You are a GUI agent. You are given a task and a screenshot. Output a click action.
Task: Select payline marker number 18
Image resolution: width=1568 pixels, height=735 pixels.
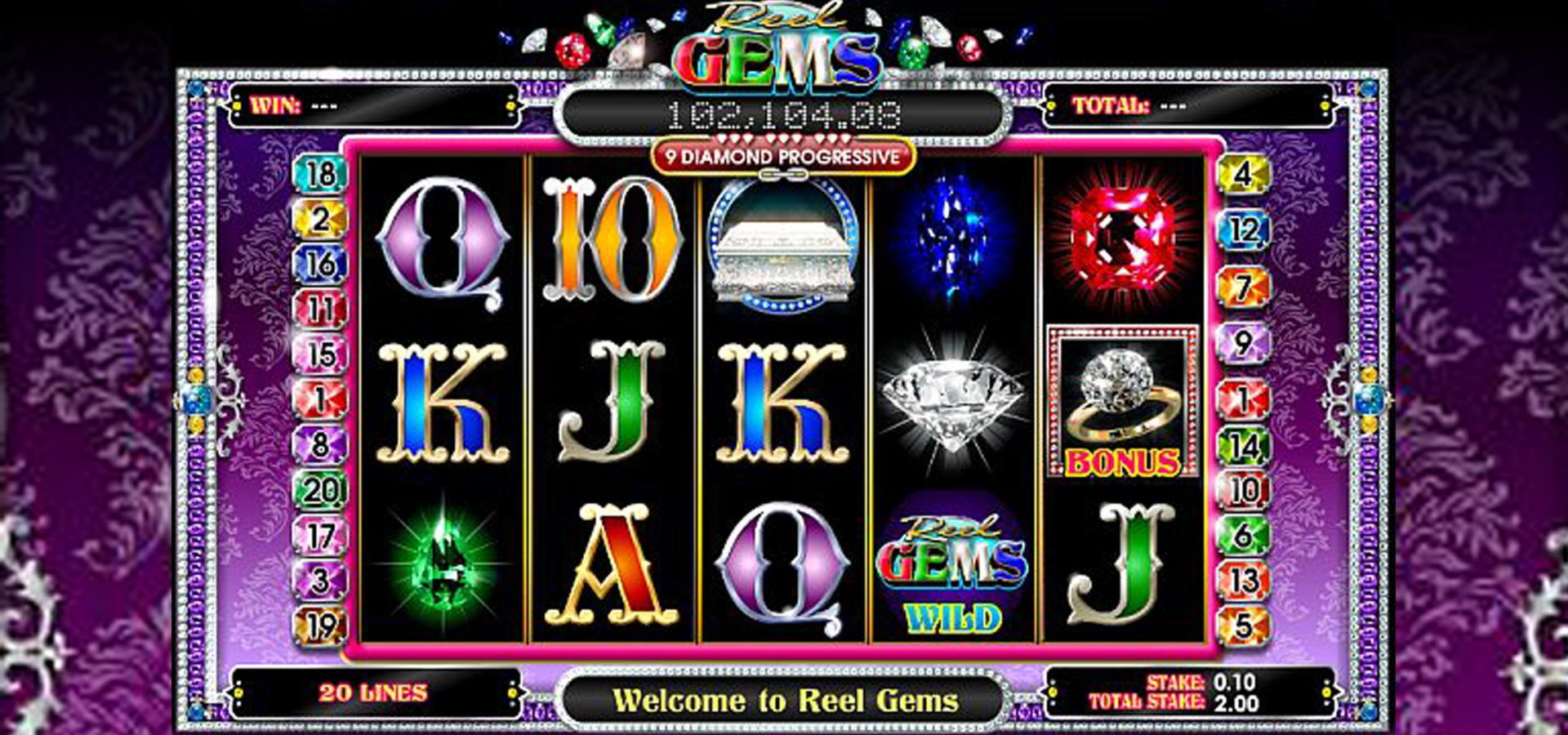coord(320,174)
